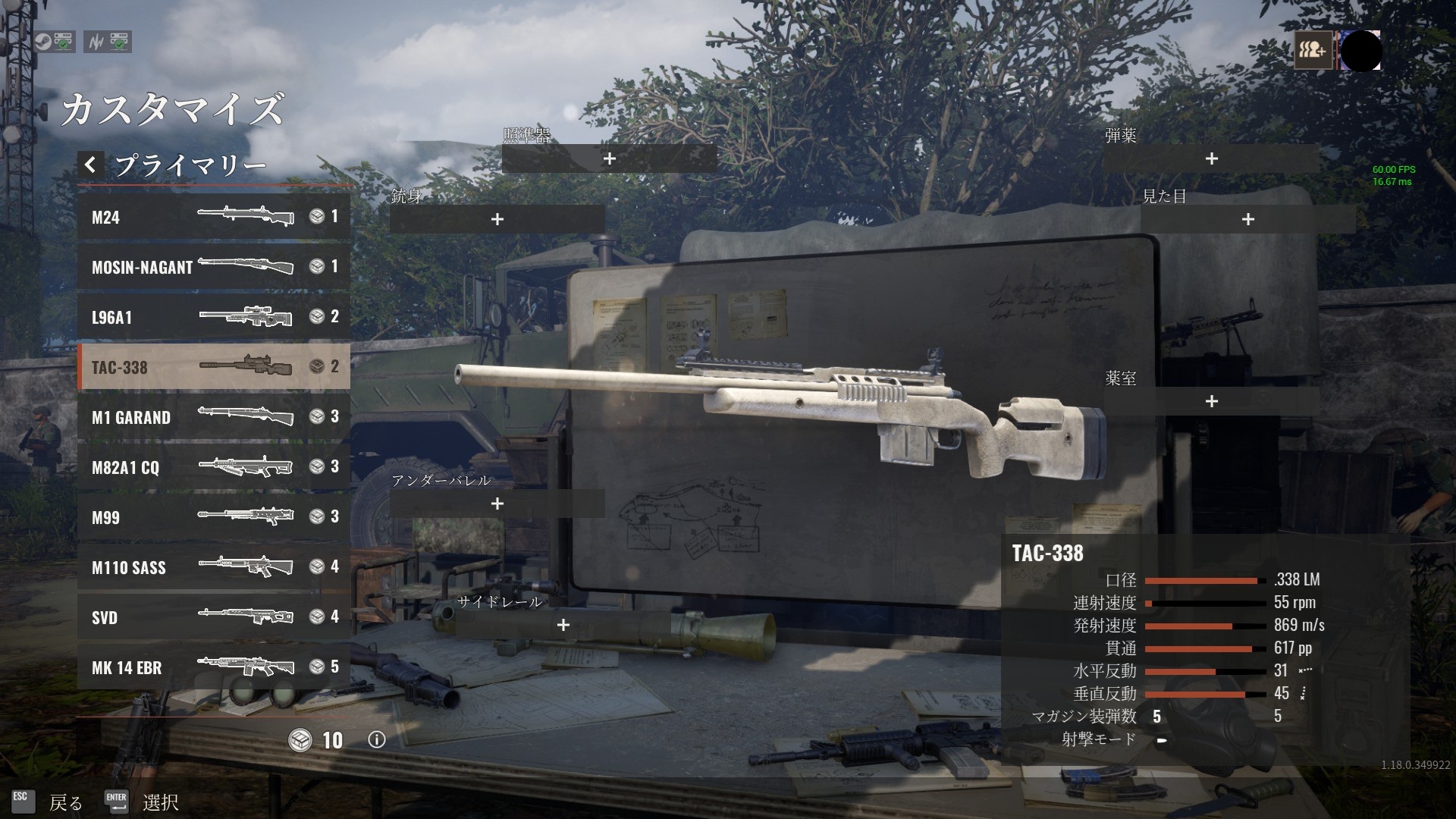Add a sight via the 照準器 plus
Viewport: 1456px width, 819px height.
609,158
